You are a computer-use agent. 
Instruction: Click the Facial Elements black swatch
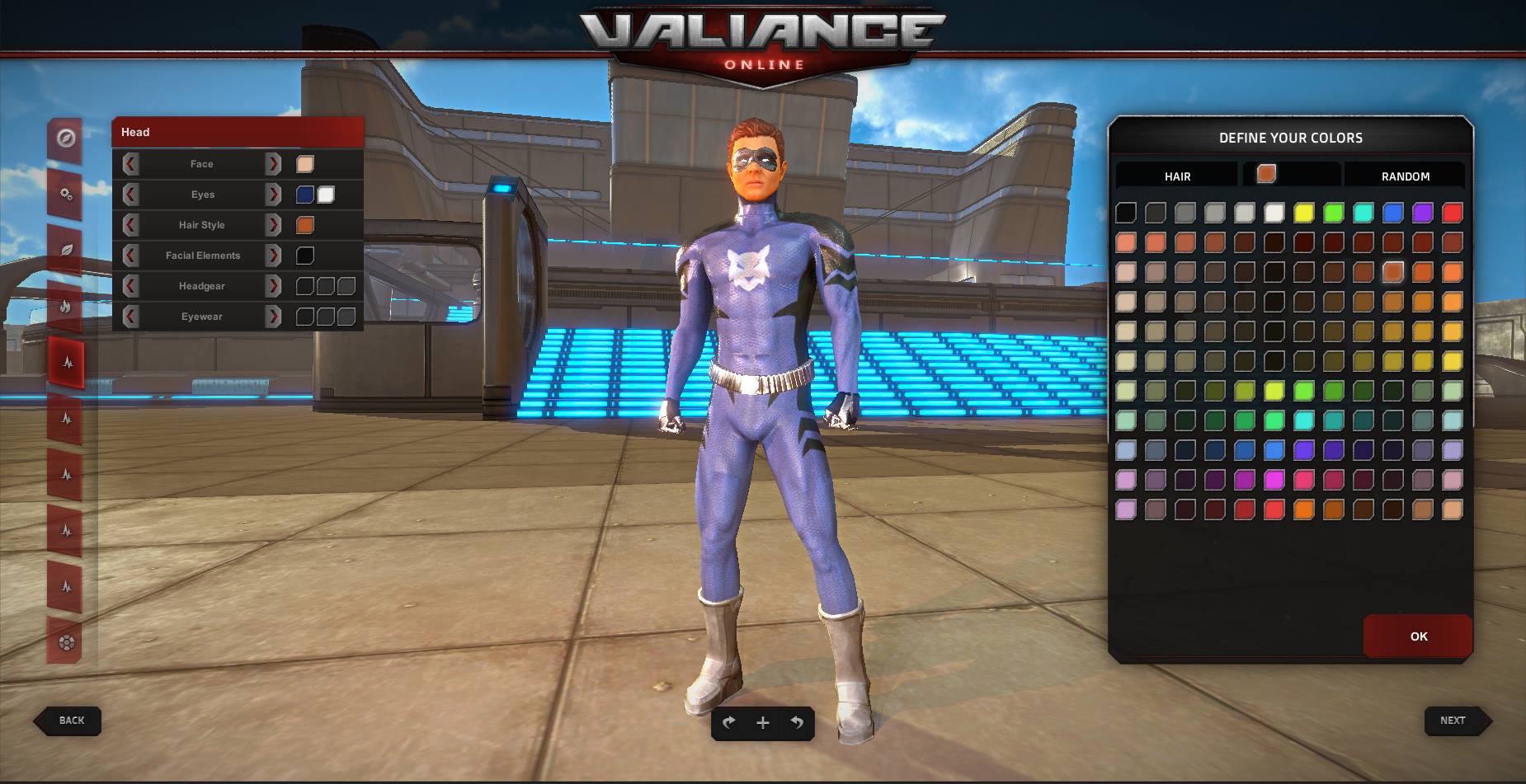point(304,255)
